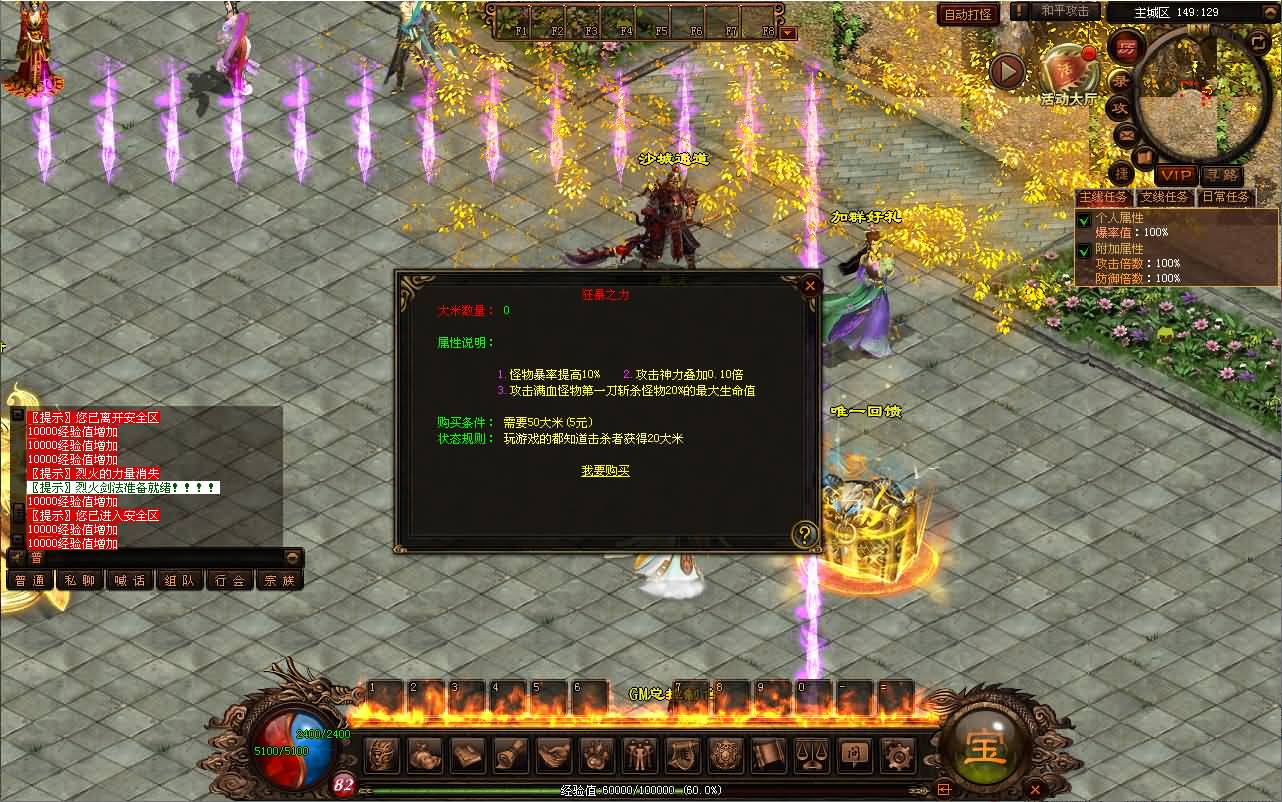Click the 录 icon beside the minimap

coord(1118,78)
